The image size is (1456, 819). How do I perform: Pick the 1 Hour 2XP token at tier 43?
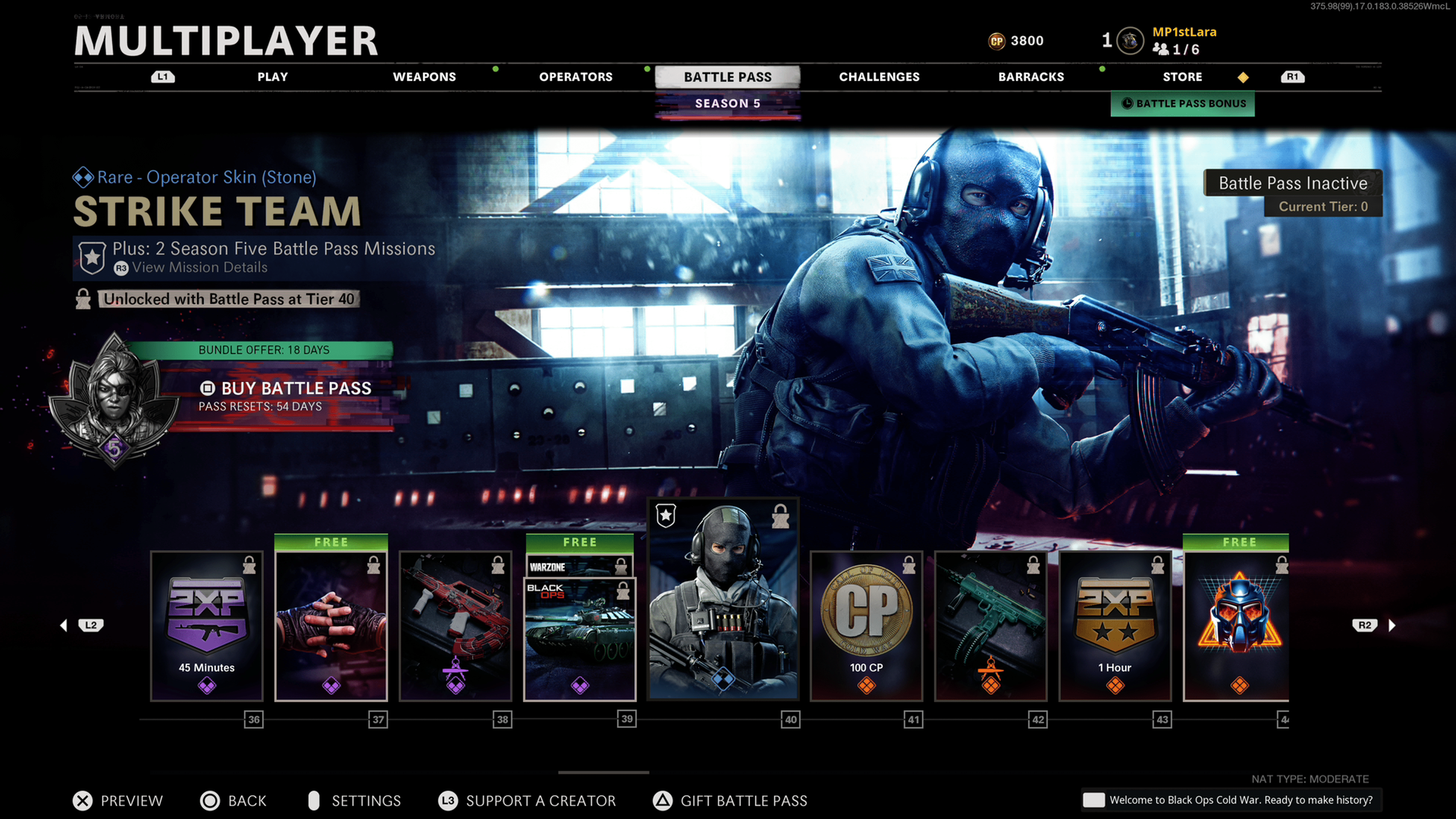coord(1115,626)
